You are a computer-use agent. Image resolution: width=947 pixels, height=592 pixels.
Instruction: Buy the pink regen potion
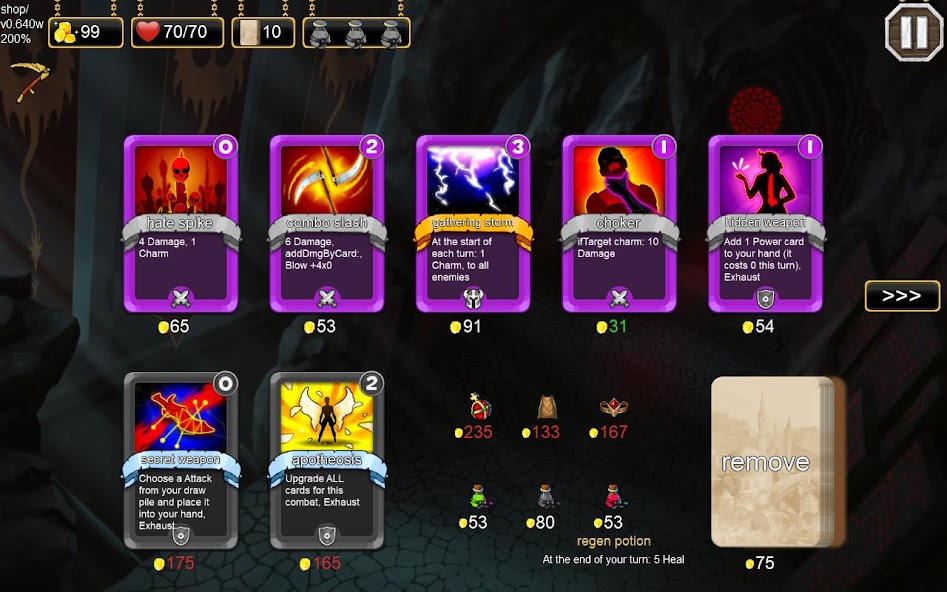613,496
